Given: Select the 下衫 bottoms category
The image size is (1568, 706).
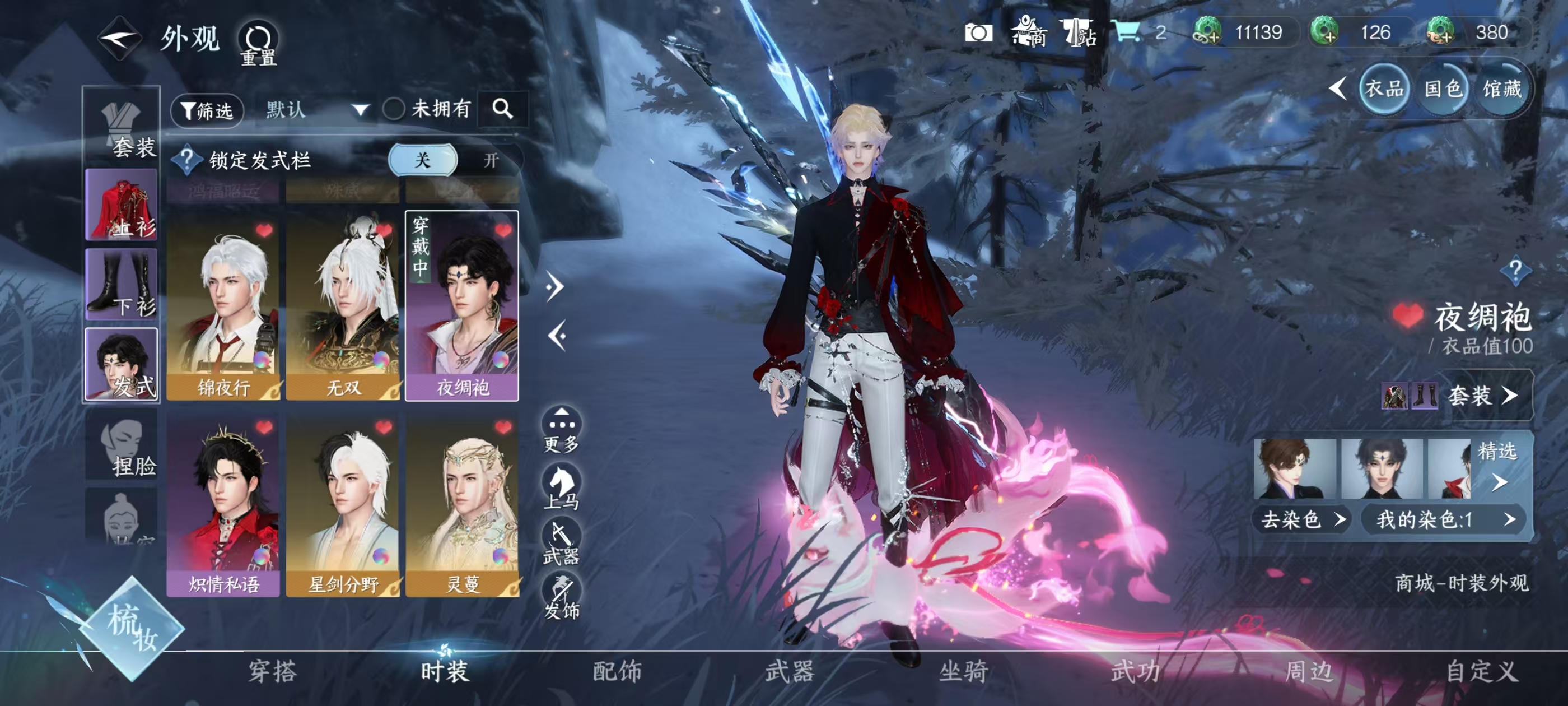Looking at the screenshot, I should [122, 284].
